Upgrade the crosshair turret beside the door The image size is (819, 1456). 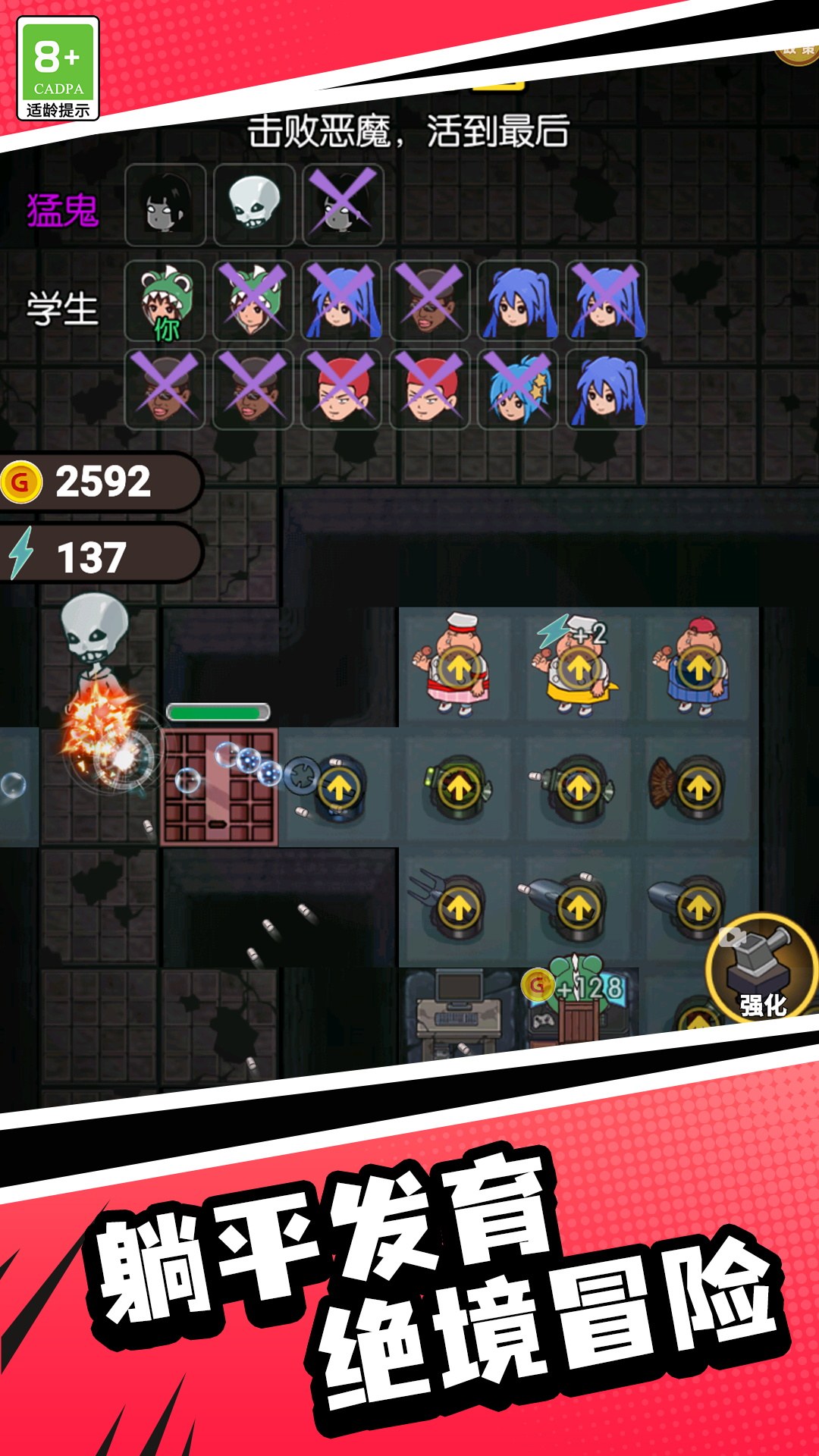[x=338, y=789]
